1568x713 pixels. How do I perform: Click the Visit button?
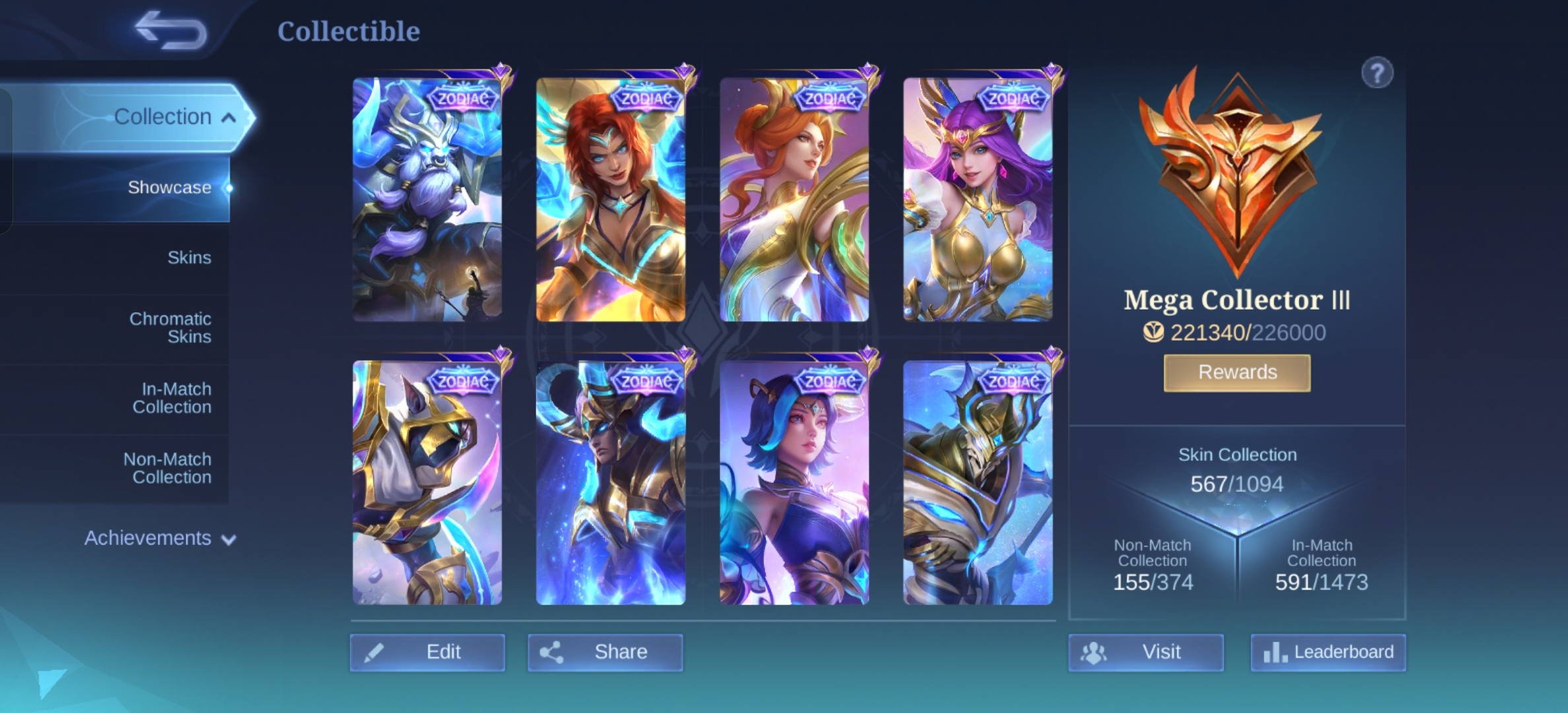[x=1146, y=652]
